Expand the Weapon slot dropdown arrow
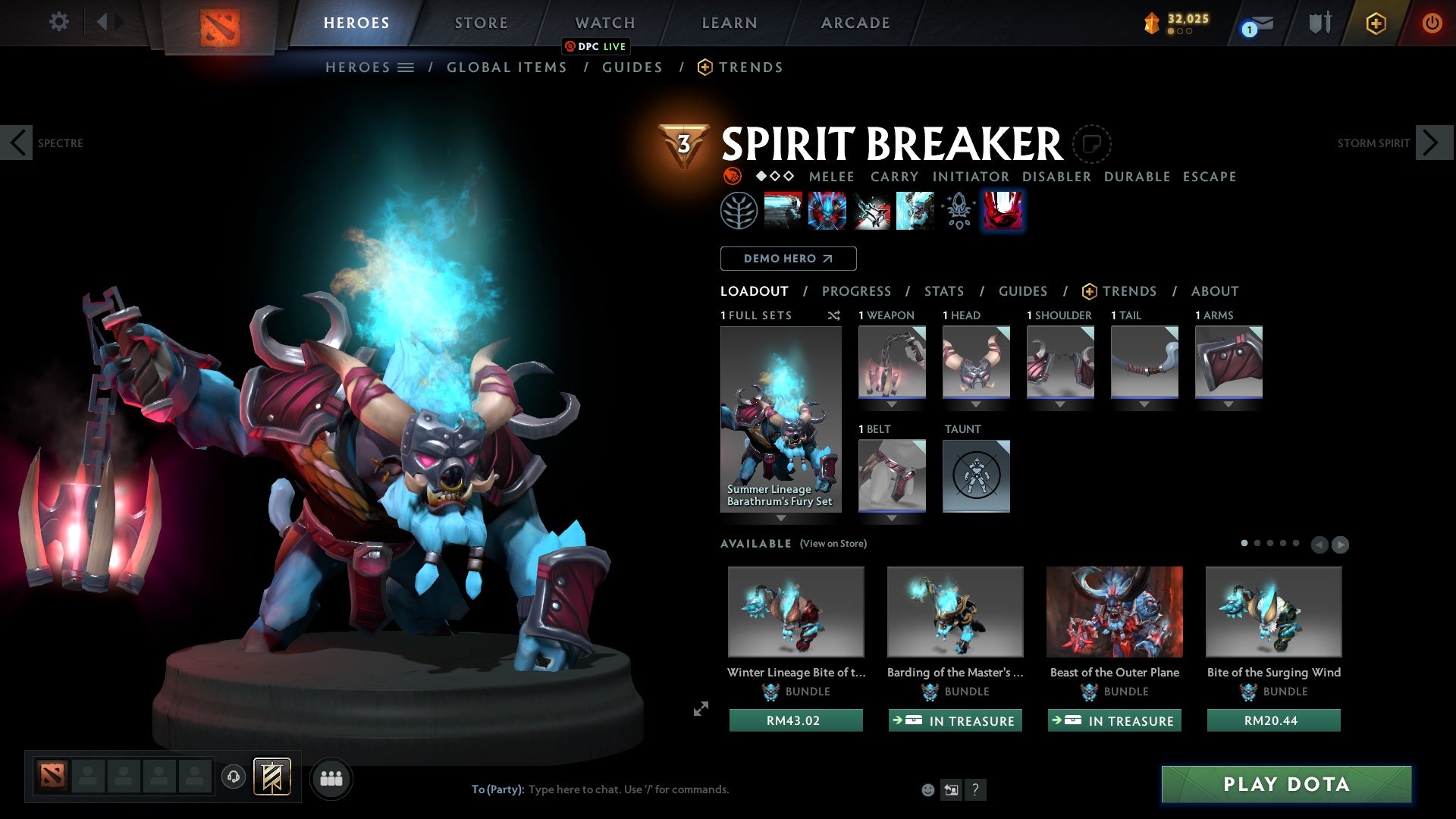 892,404
